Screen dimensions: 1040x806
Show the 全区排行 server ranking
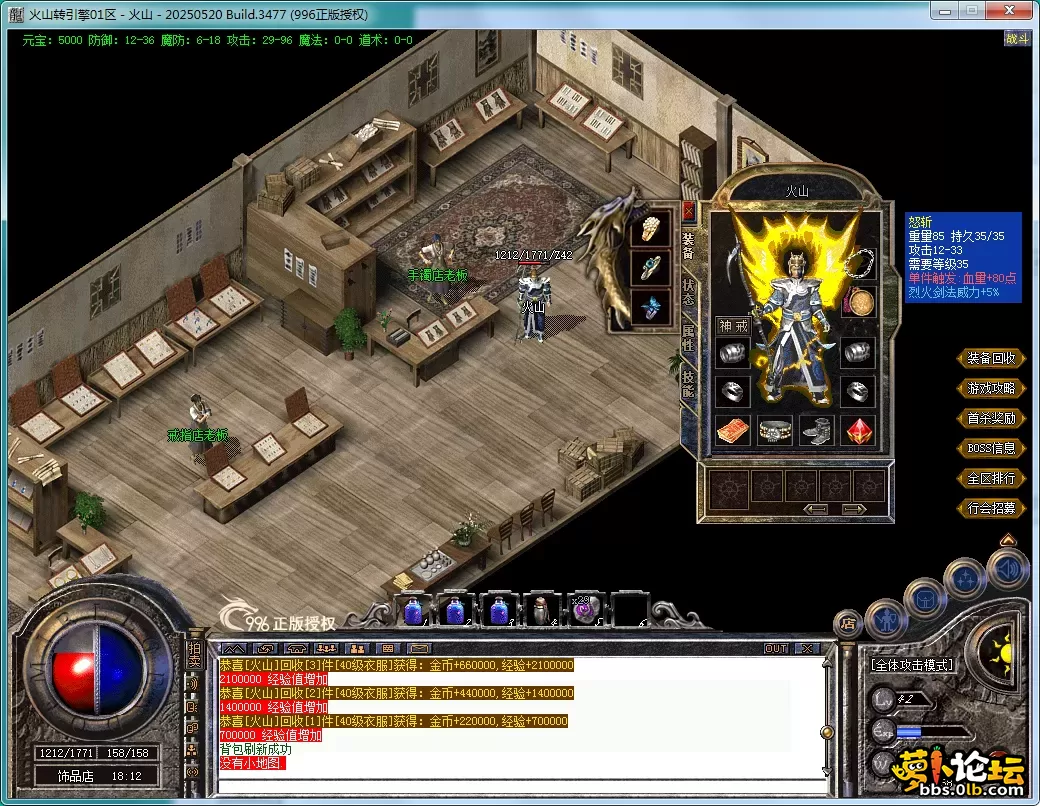[x=991, y=478]
